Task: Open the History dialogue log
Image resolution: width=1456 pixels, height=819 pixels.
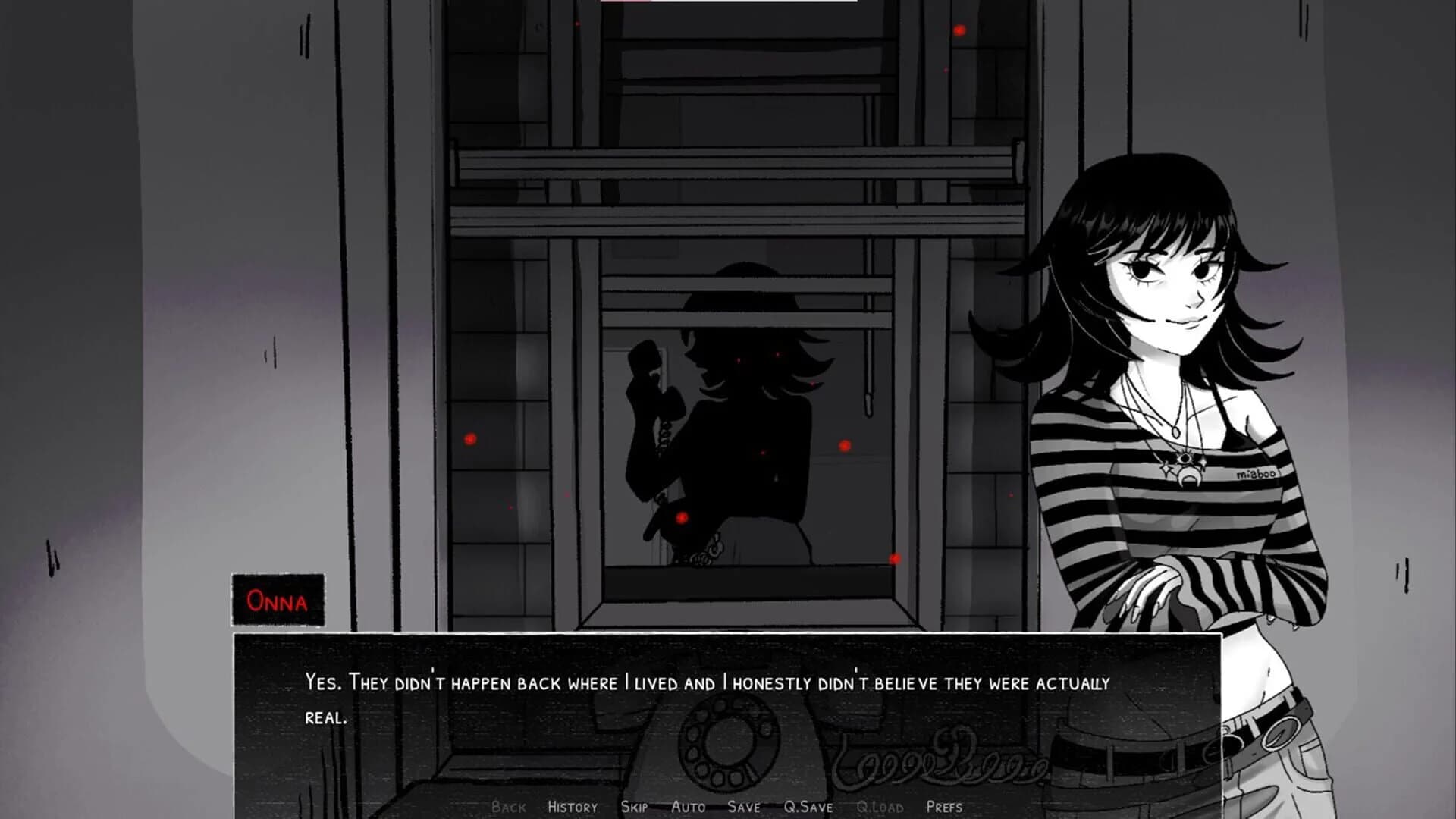Action: (x=571, y=808)
